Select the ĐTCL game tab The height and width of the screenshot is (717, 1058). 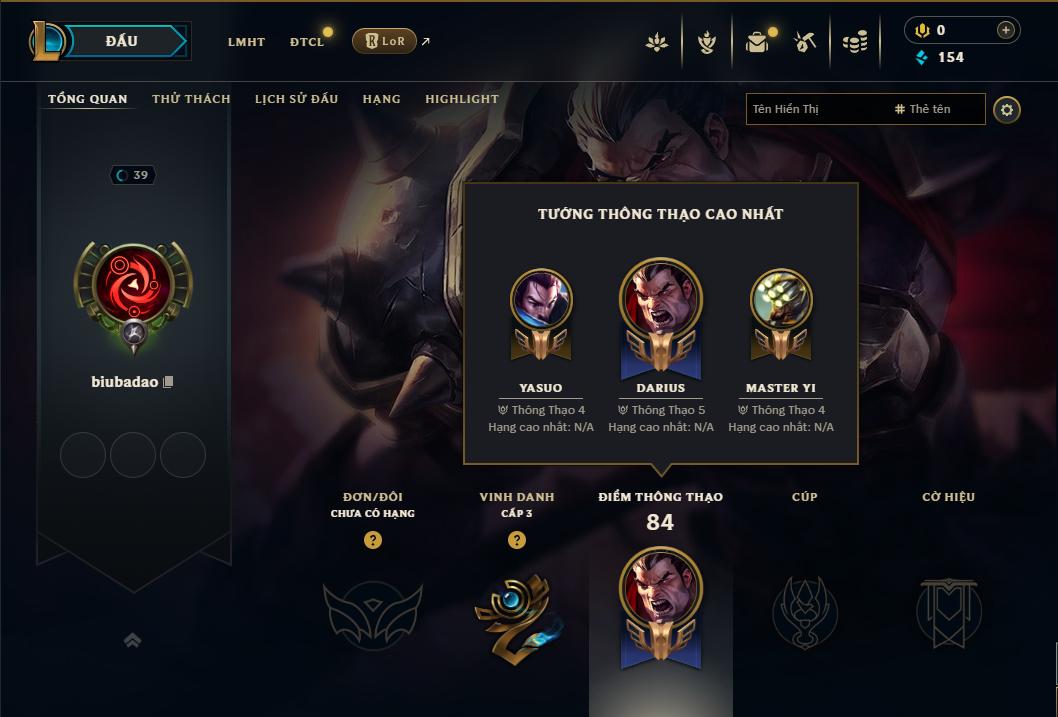[x=307, y=42]
